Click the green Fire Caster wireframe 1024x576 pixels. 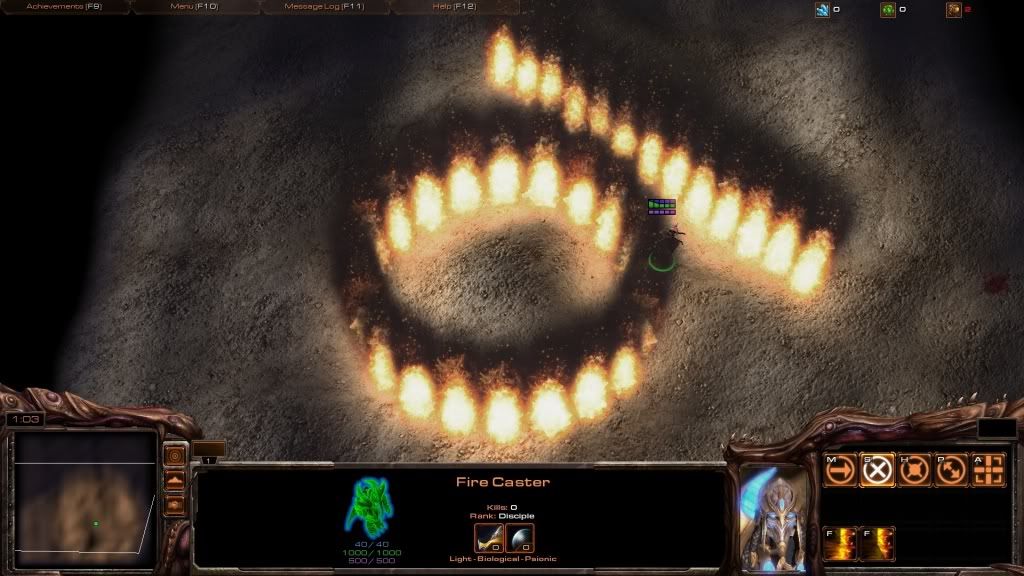(367, 504)
